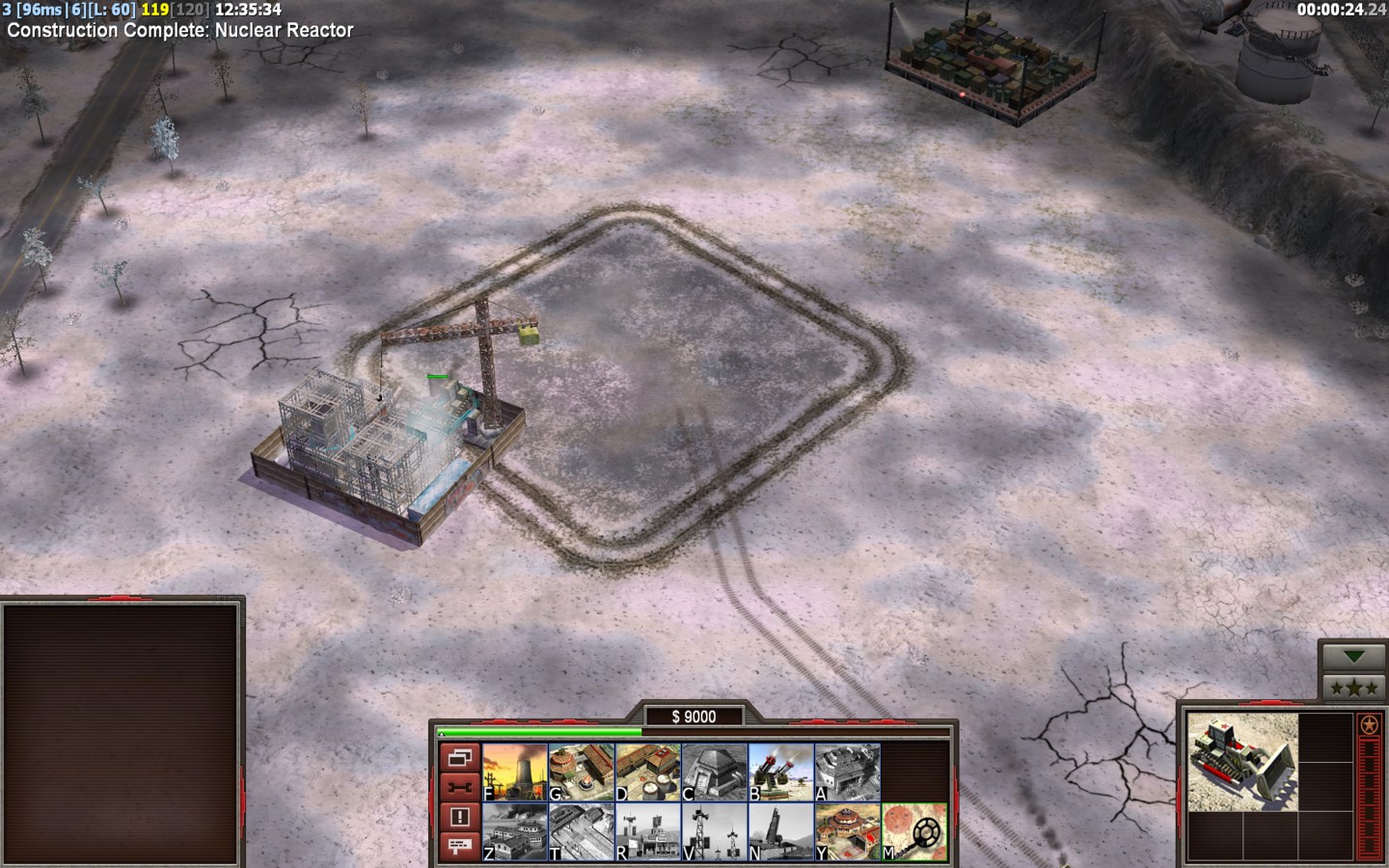Screen dimensions: 1389x868
Task: Collapse the control bar with down arrow
Action: click(x=1354, y=657)
